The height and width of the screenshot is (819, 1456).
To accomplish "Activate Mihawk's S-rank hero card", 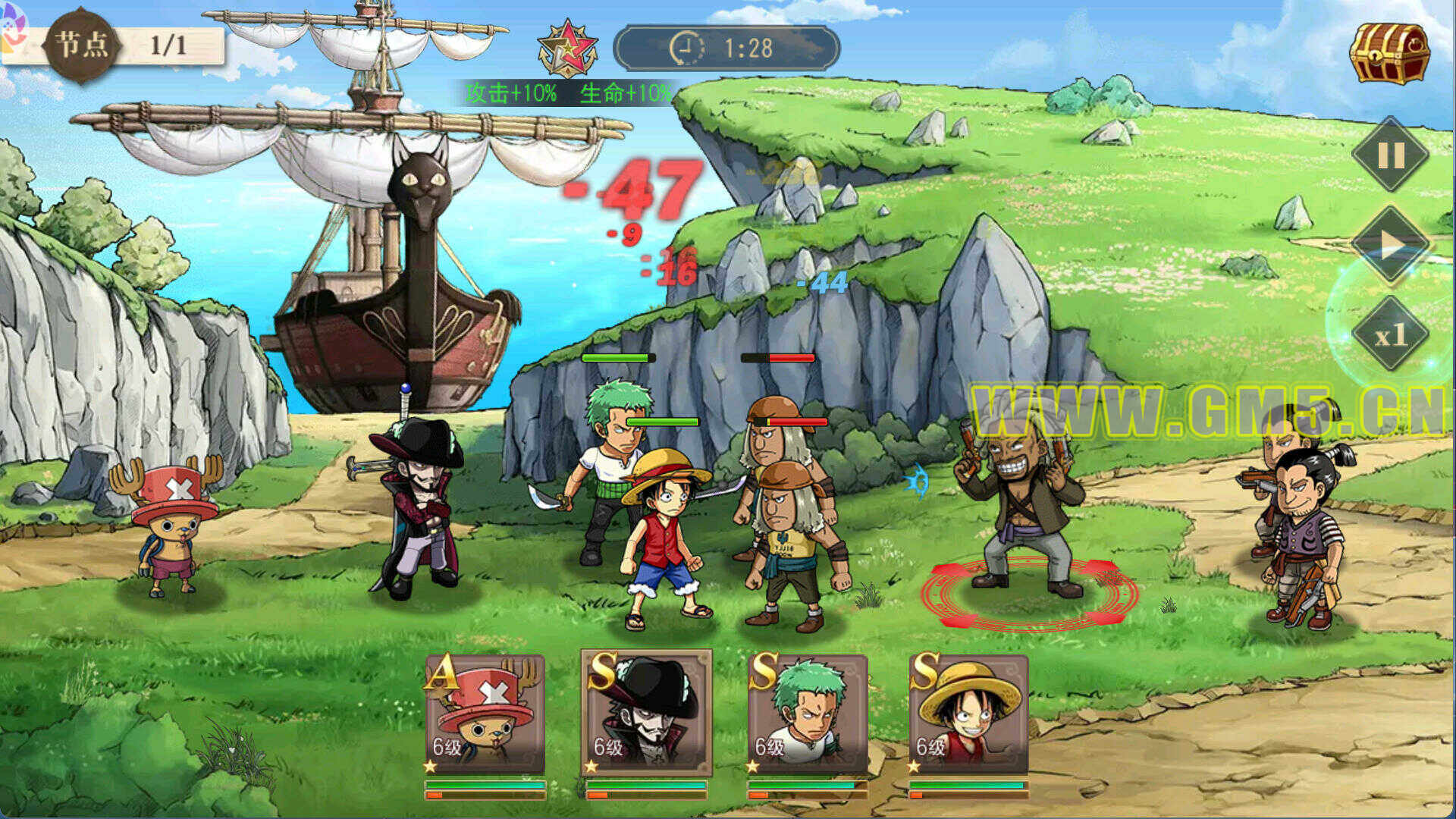I will tap(646, 714).
